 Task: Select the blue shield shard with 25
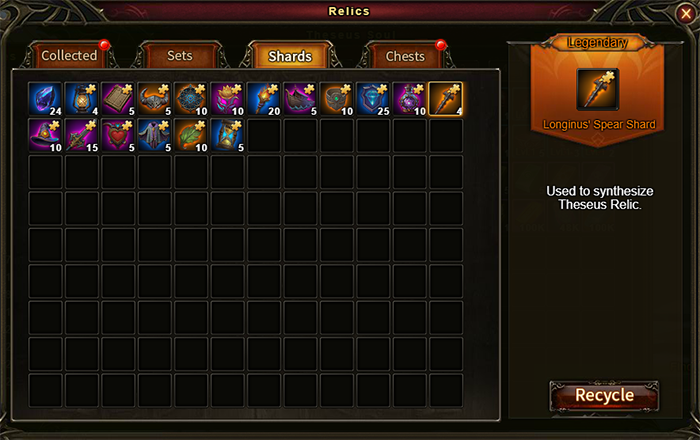(x=373, y=99)
